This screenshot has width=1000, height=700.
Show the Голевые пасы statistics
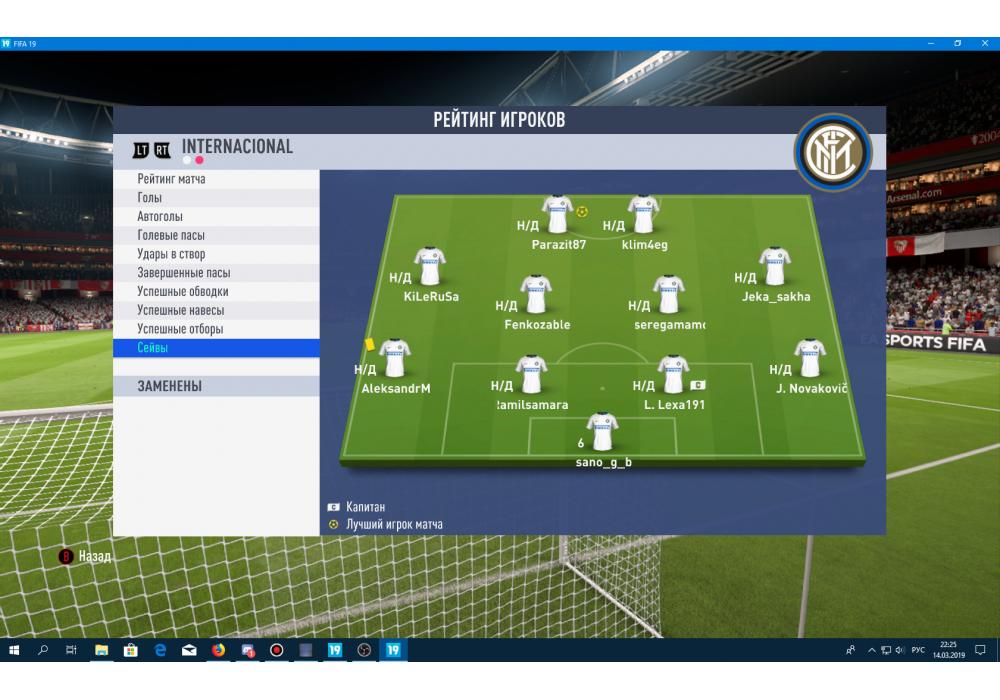point(216,235)
